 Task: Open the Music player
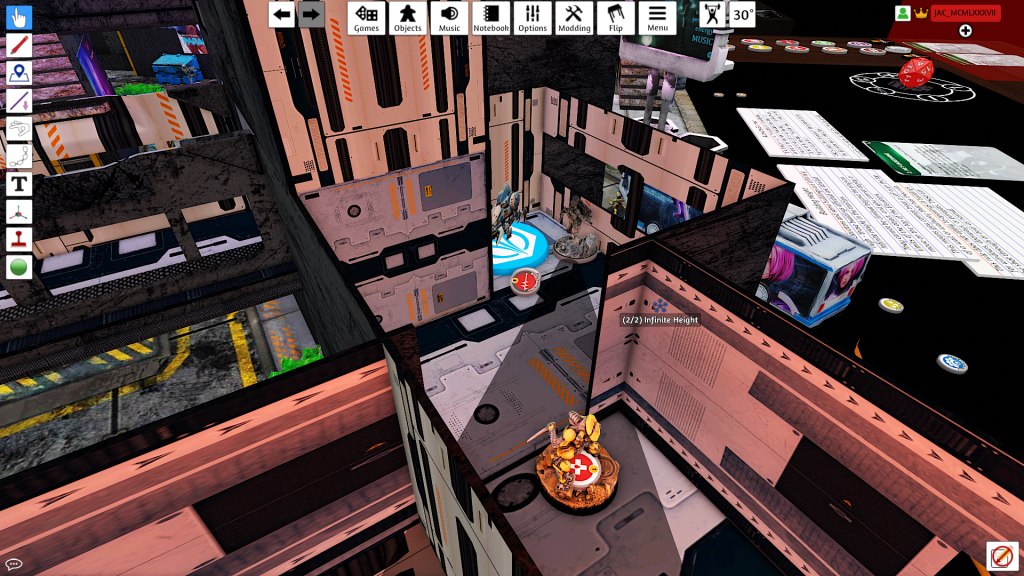(449, 17)
